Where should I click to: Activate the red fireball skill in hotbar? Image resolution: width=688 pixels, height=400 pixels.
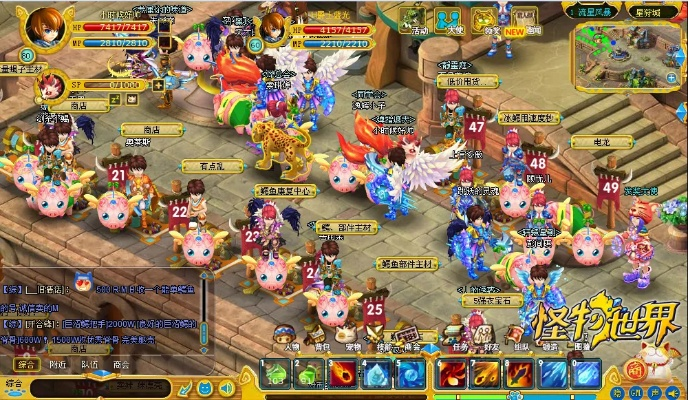[340, 375]
